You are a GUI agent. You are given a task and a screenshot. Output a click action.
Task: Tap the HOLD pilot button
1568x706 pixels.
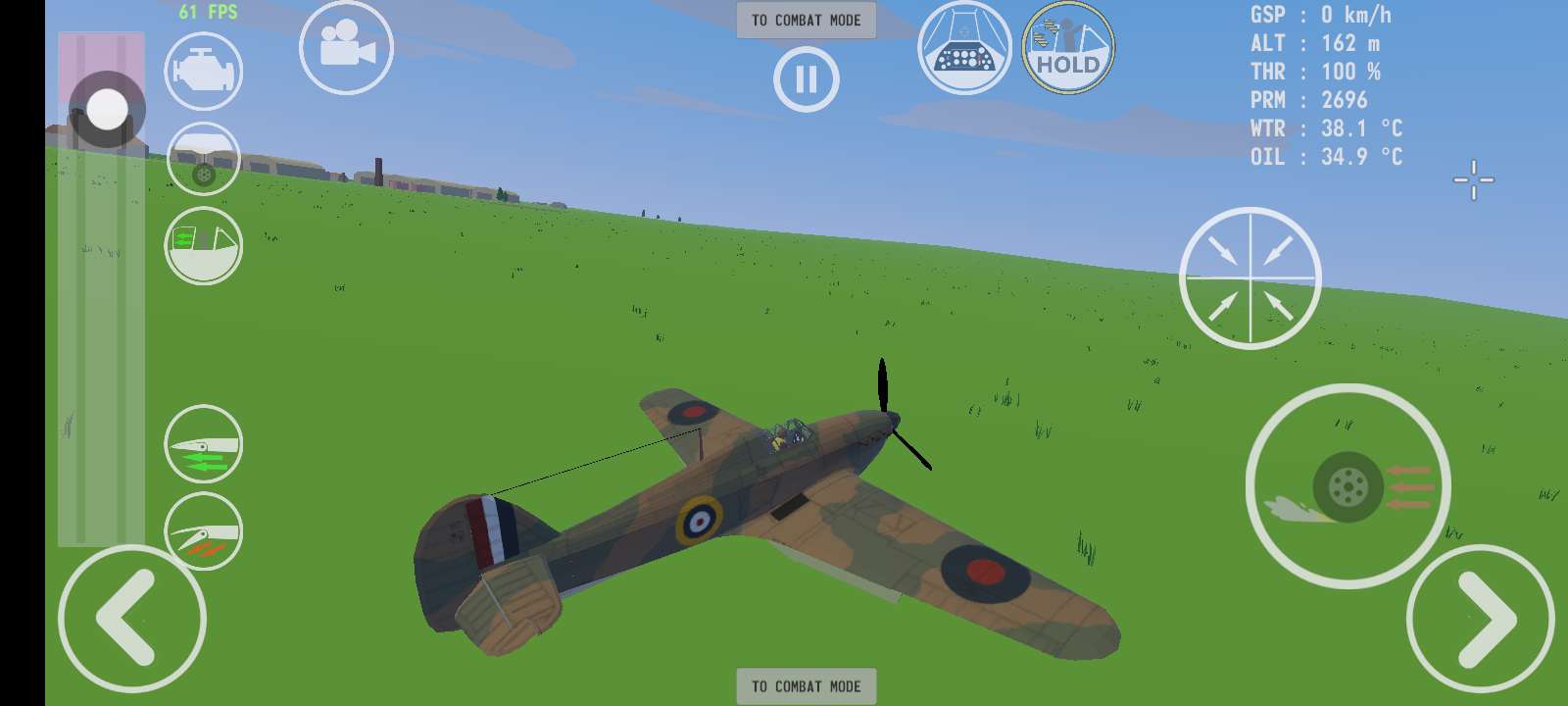pos(1068,48)
